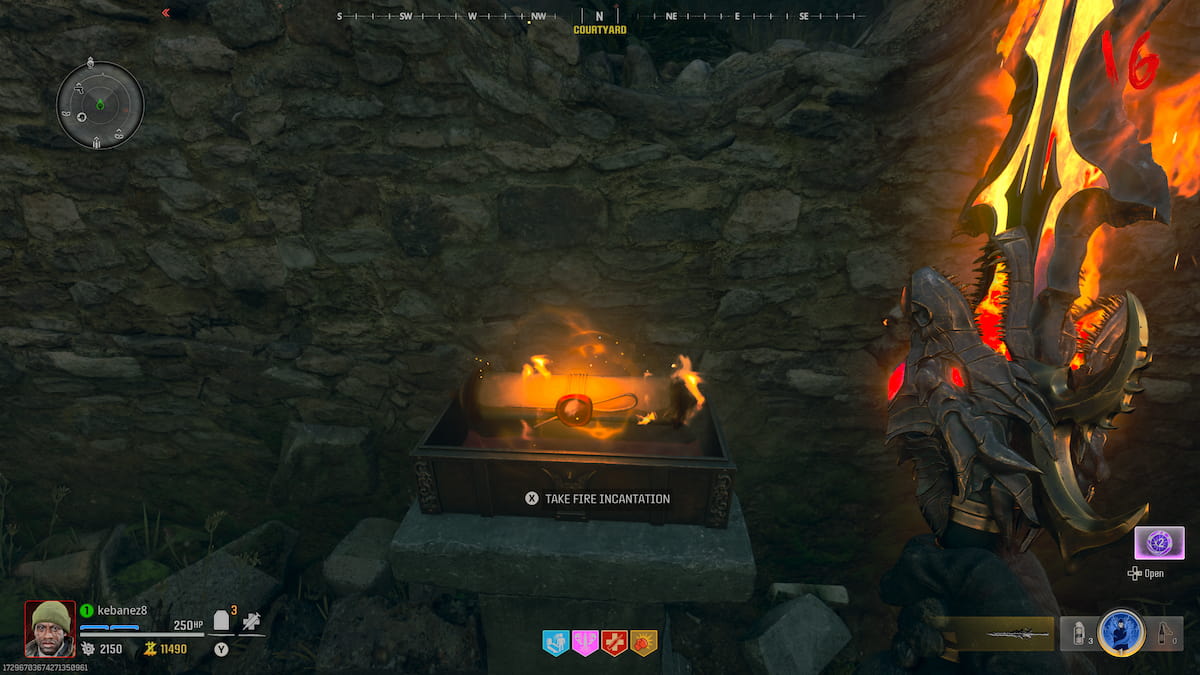Select the Molotov lethal equipment slot
This screenshot has width=1200, height=675.
pyautogui.click(x=1165, y=633)
